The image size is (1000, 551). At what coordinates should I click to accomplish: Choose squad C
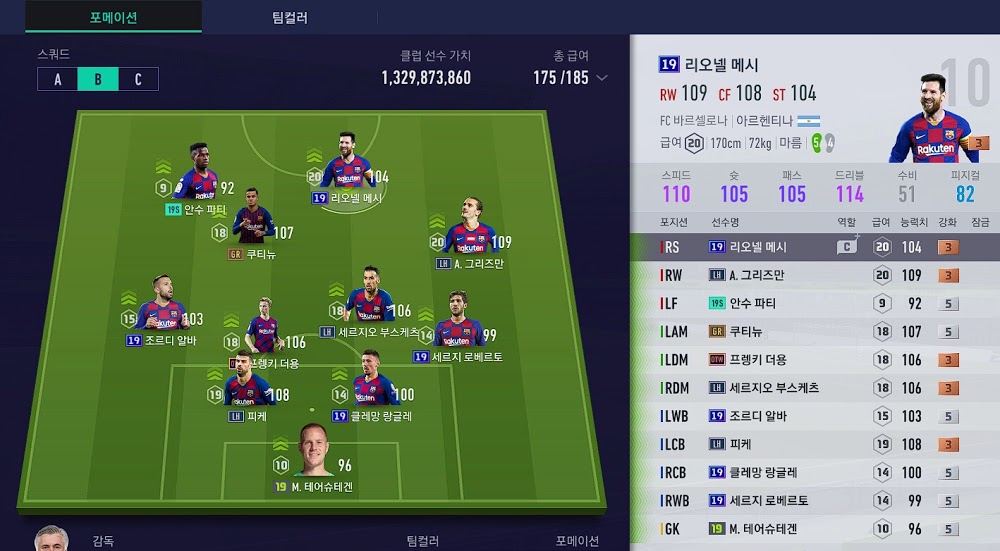click(x=138, y=80)
